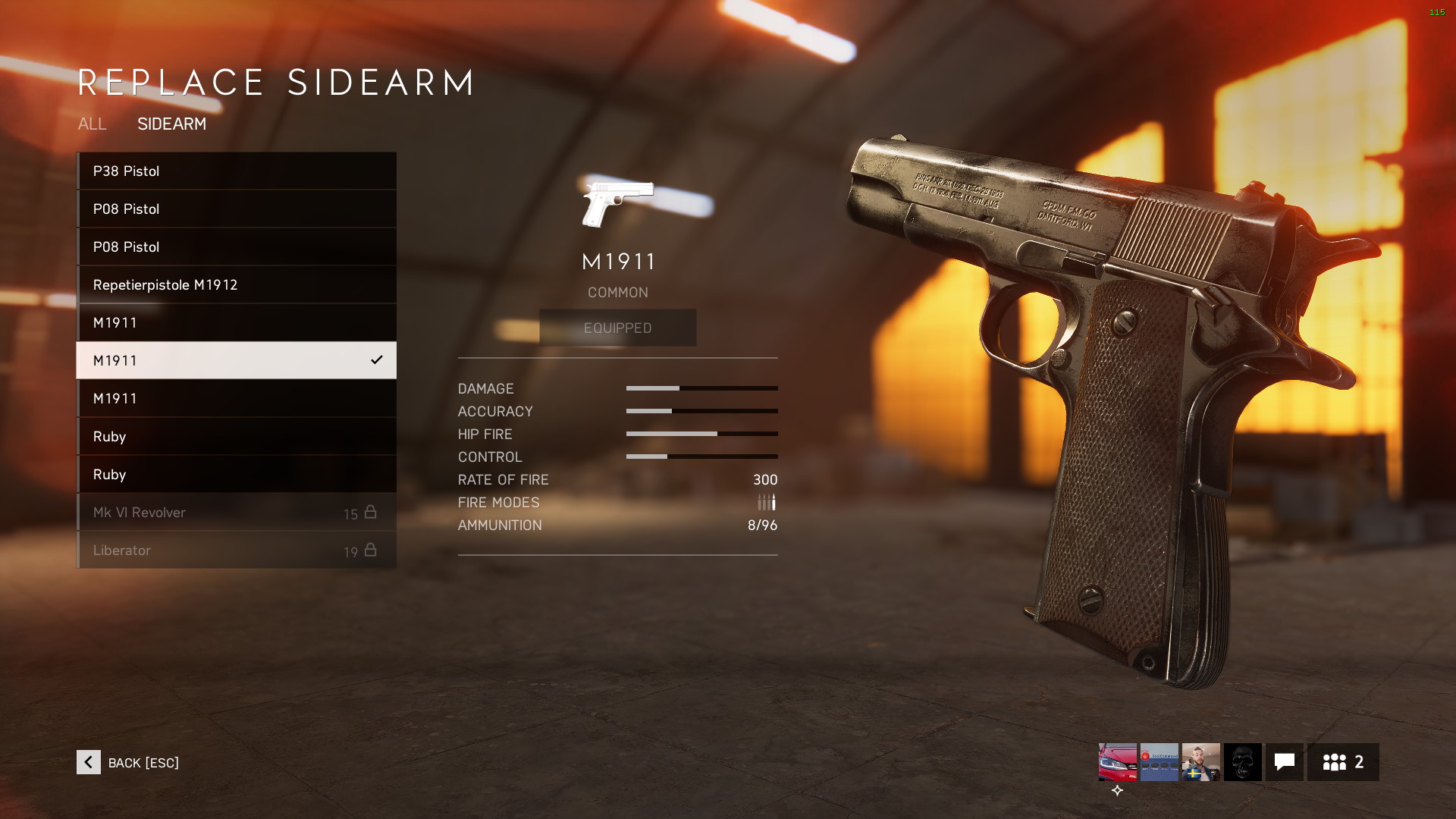The image size is (1456, 819).
Task: Go back using the BACK arrow button
Action: 89,762
